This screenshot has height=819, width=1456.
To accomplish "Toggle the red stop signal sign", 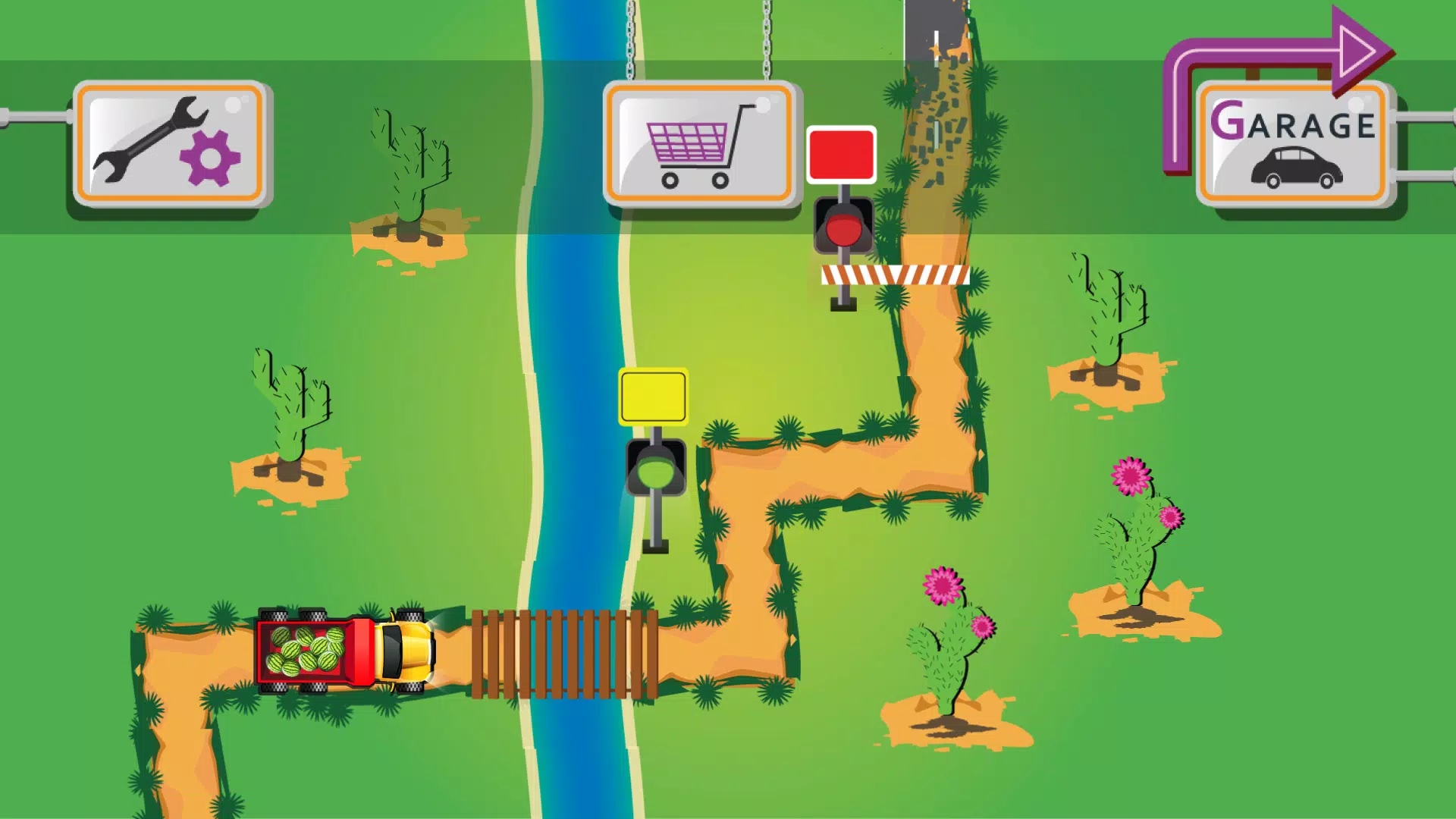I will [x=842, y=155].
